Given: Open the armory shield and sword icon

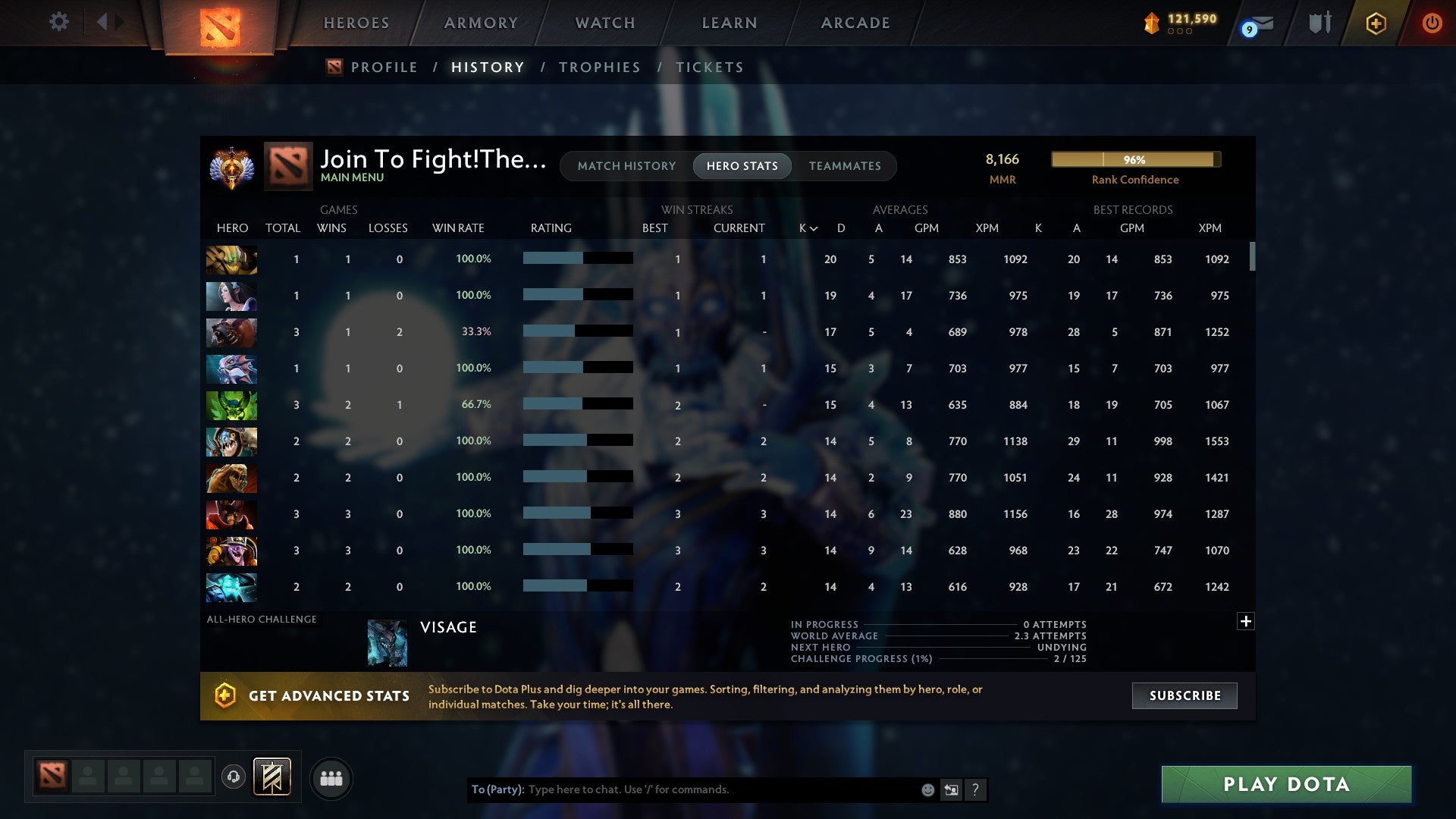Looking at the screenshot, I should click(x=1319, y=23).
